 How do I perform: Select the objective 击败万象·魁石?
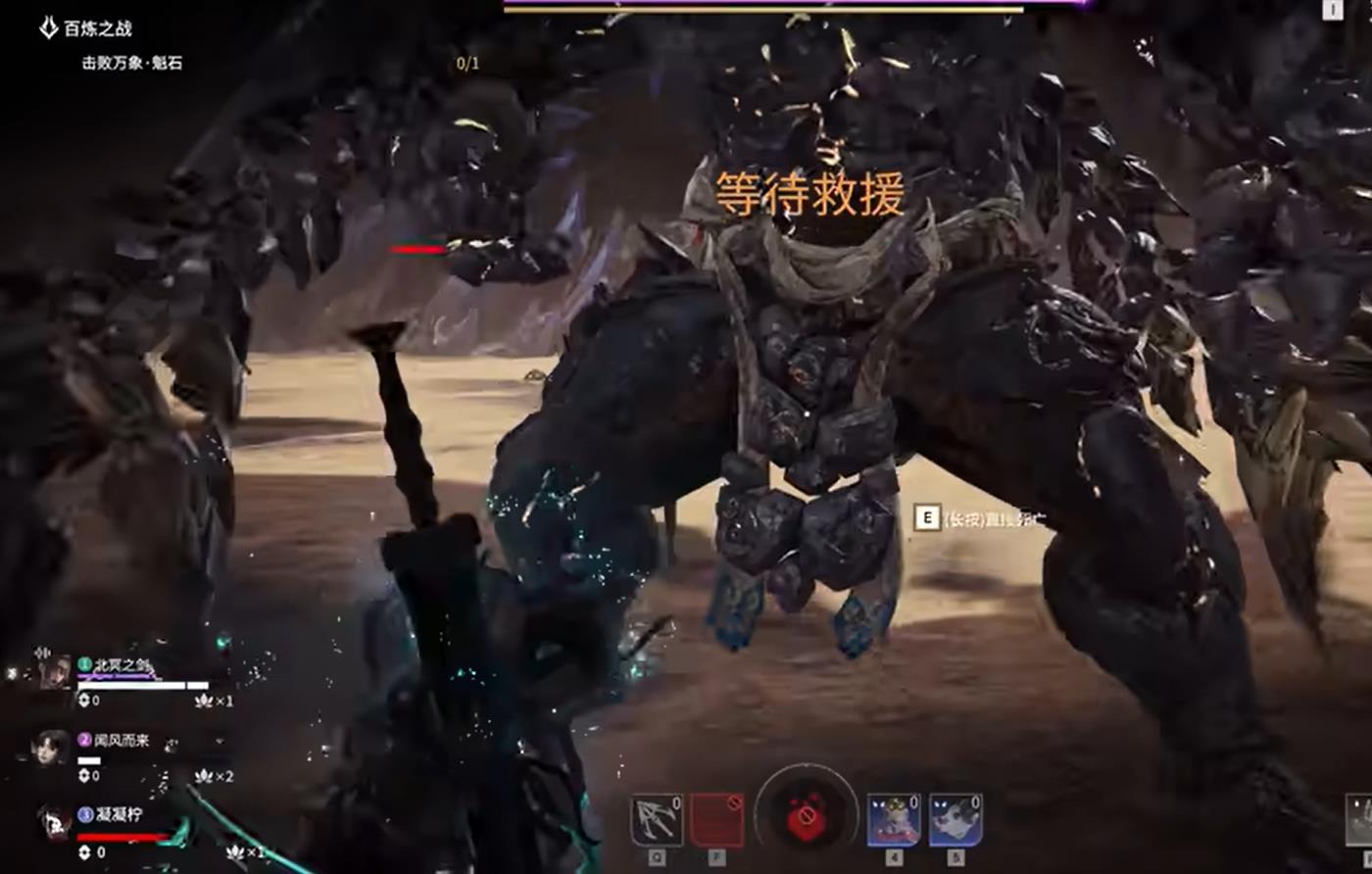tap(131, 64)
